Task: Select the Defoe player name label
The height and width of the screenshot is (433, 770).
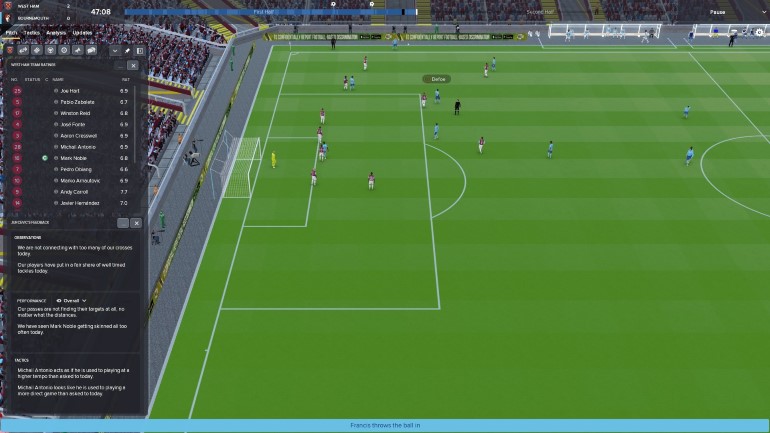Action: (x=437, y=78)
